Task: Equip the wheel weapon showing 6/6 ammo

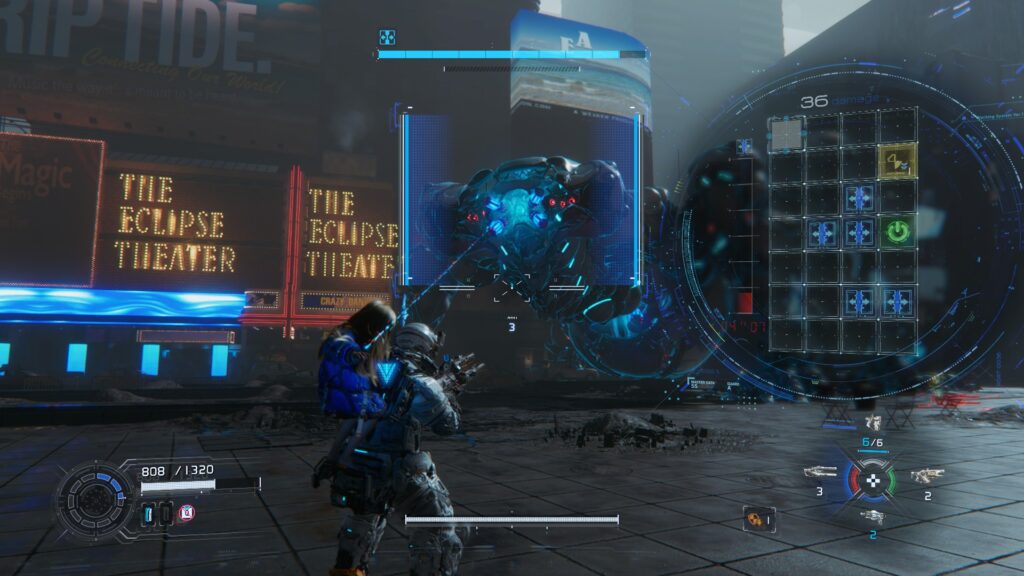Action: pos(872,426)
